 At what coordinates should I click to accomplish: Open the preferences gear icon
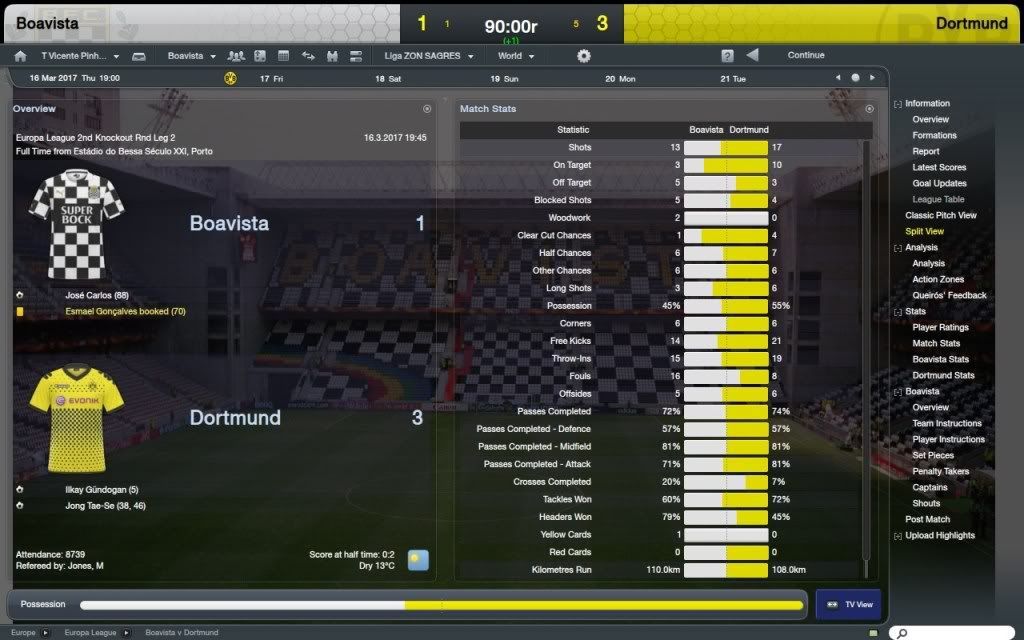(x=584, y=57)
